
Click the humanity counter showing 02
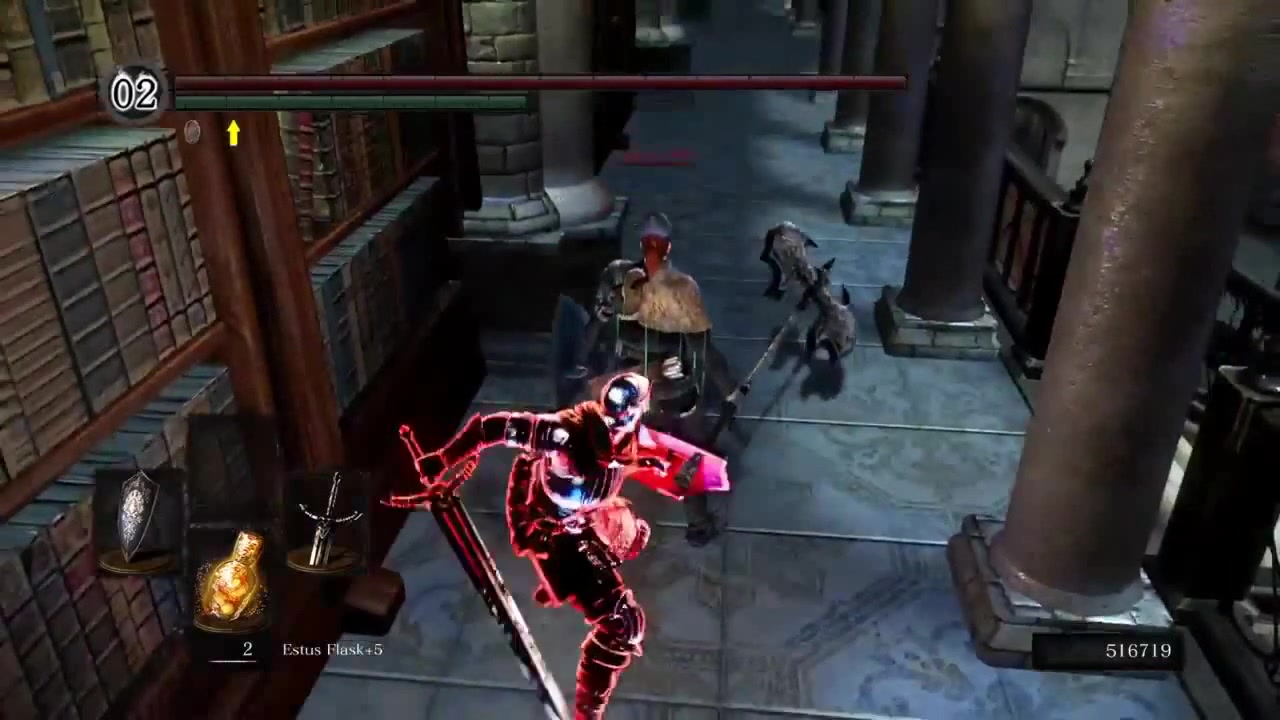134,93
